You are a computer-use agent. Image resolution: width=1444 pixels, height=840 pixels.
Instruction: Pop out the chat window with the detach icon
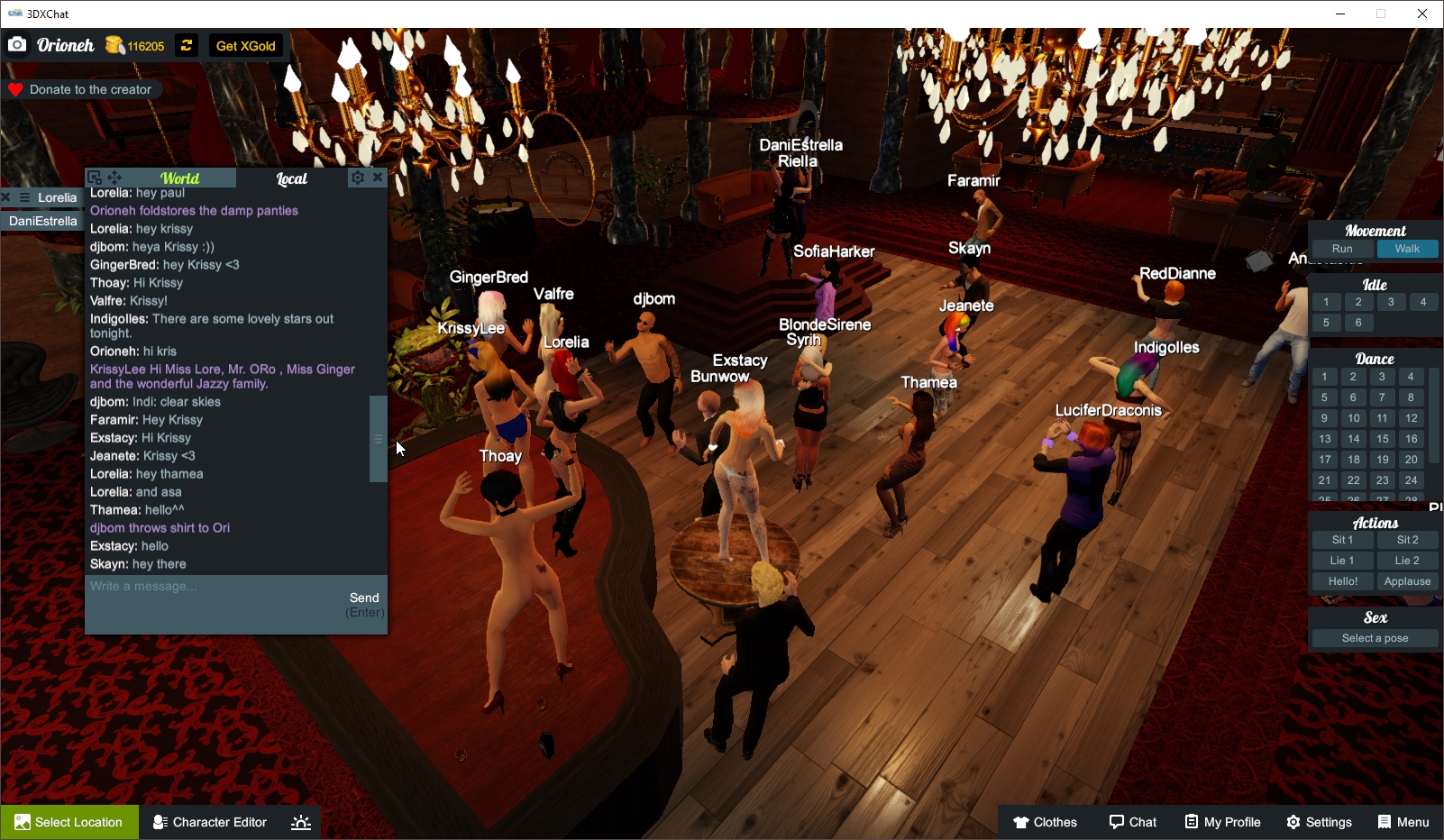point(93,177)
